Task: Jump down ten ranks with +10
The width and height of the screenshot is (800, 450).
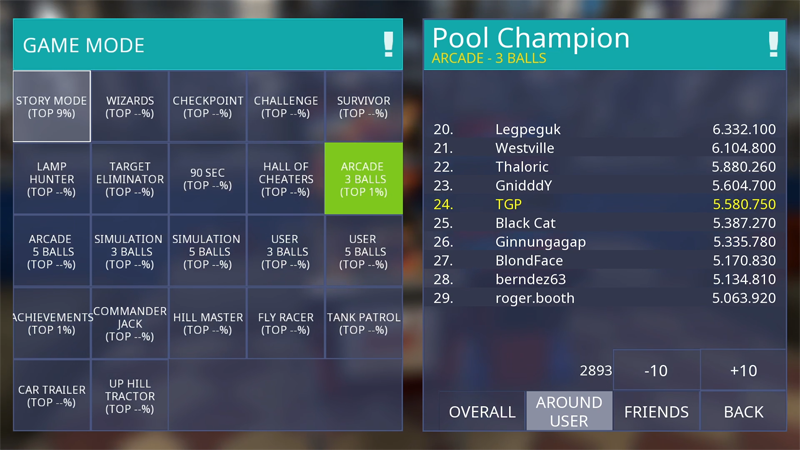Action: (x=743, y=370)
